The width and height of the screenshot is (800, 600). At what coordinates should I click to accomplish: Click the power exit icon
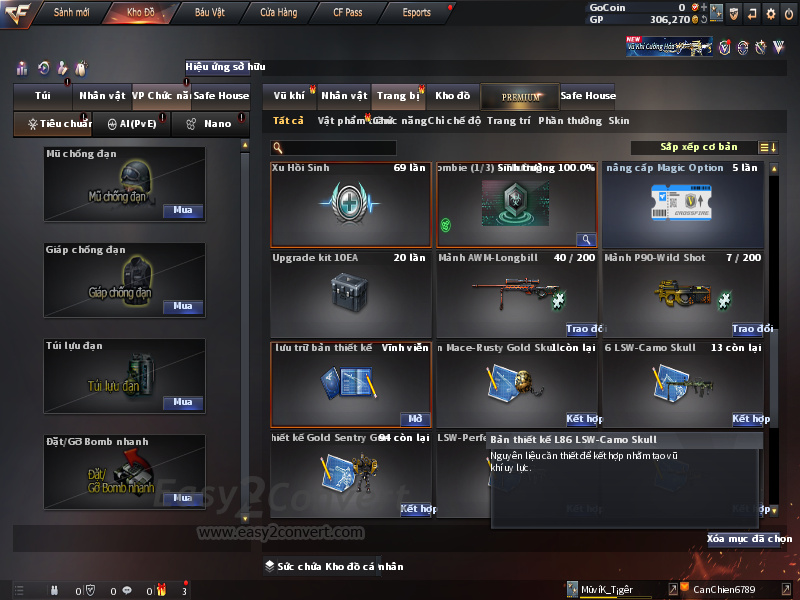tap(789, 13)
